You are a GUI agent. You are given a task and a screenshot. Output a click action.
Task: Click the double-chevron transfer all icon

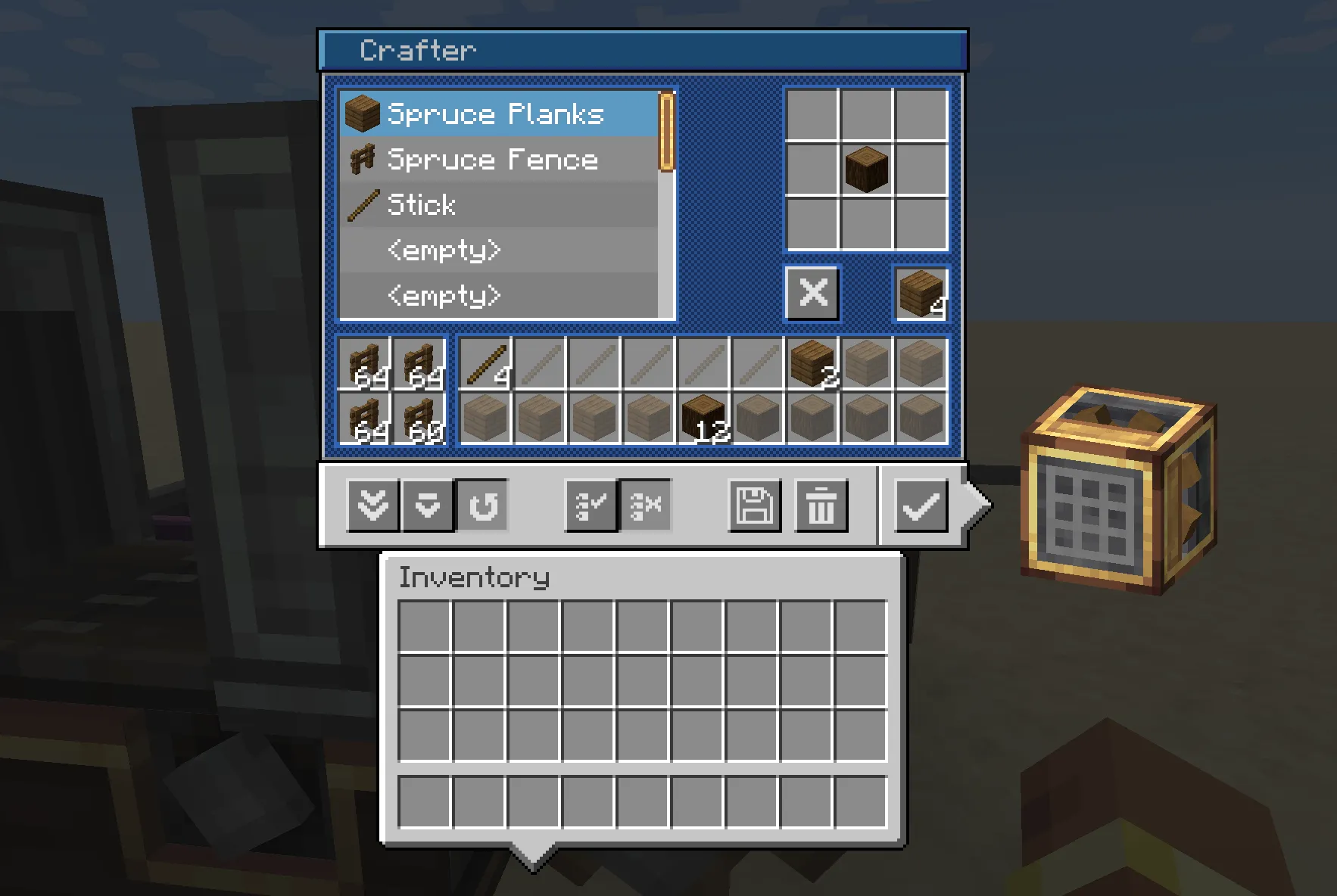pos(371,506)
